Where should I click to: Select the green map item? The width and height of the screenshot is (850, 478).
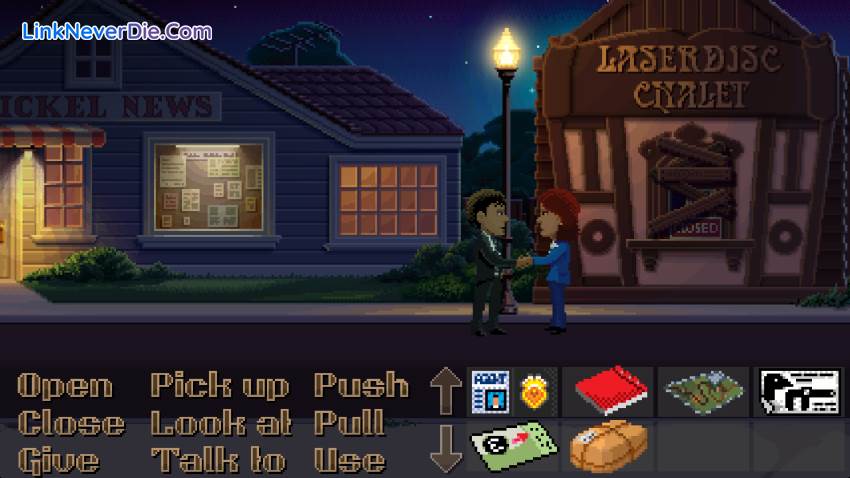coord(703,390)
